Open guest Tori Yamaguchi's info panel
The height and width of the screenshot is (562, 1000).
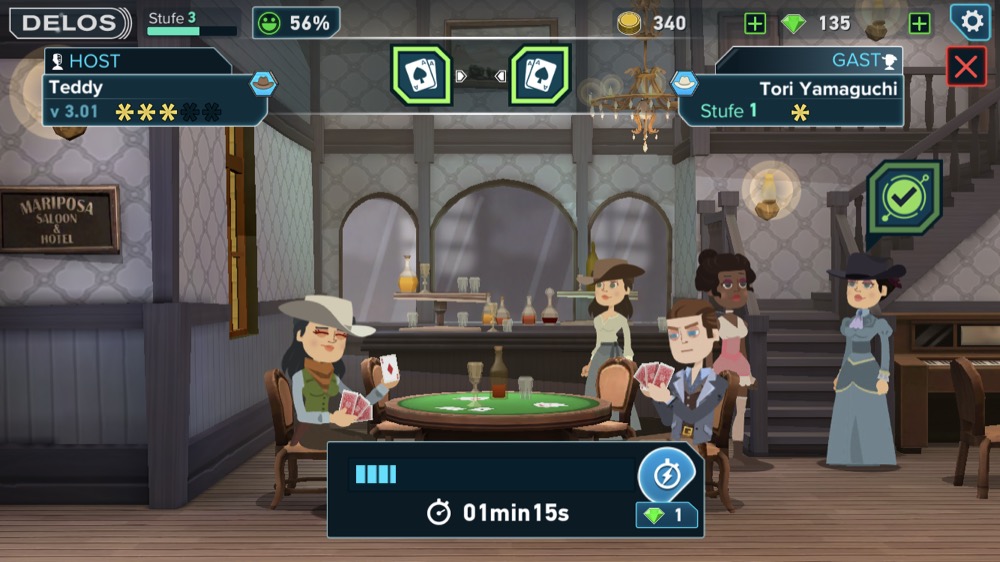pos(795,100)
